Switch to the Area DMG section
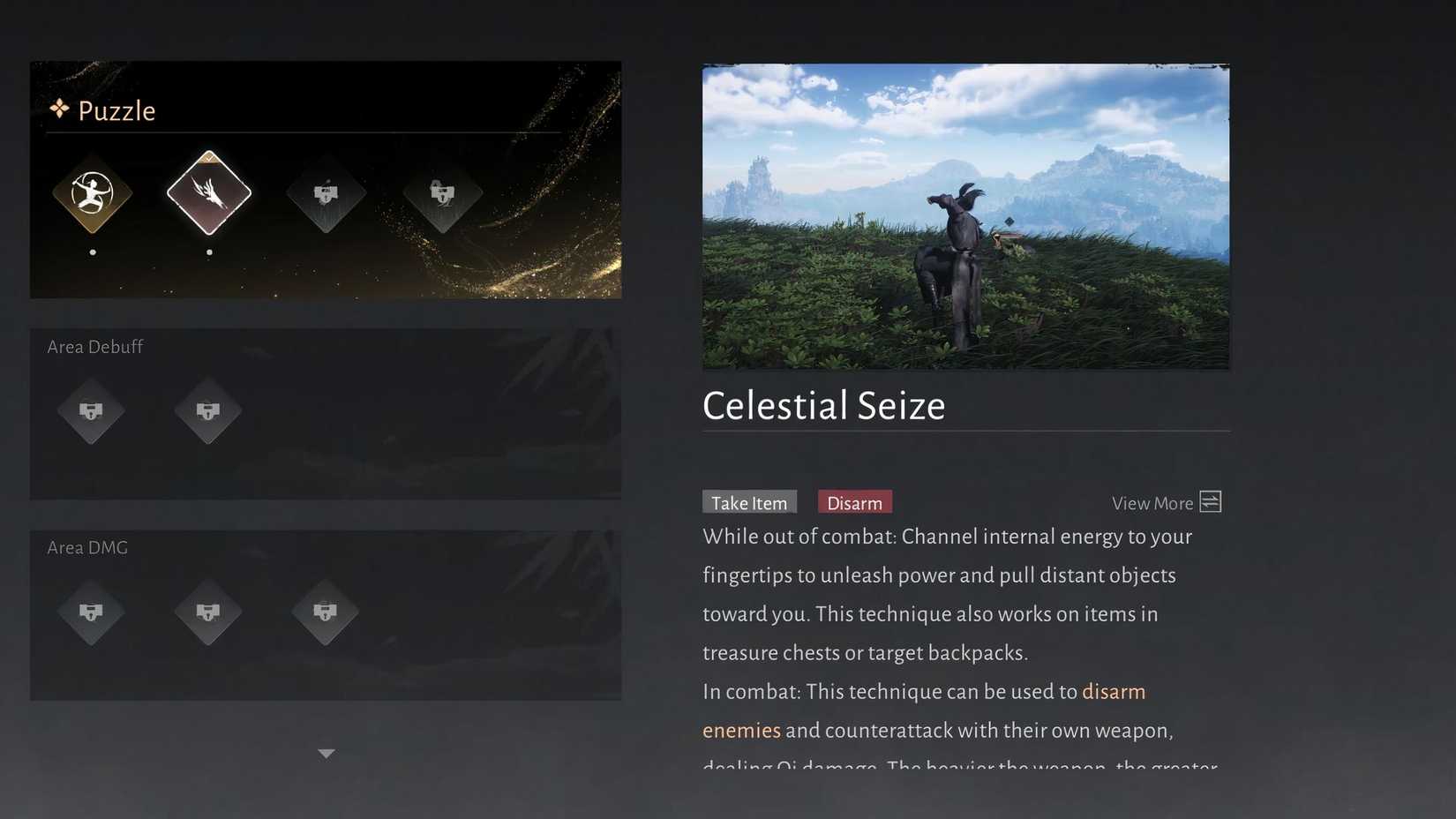1456x819 pixels. 87,547
